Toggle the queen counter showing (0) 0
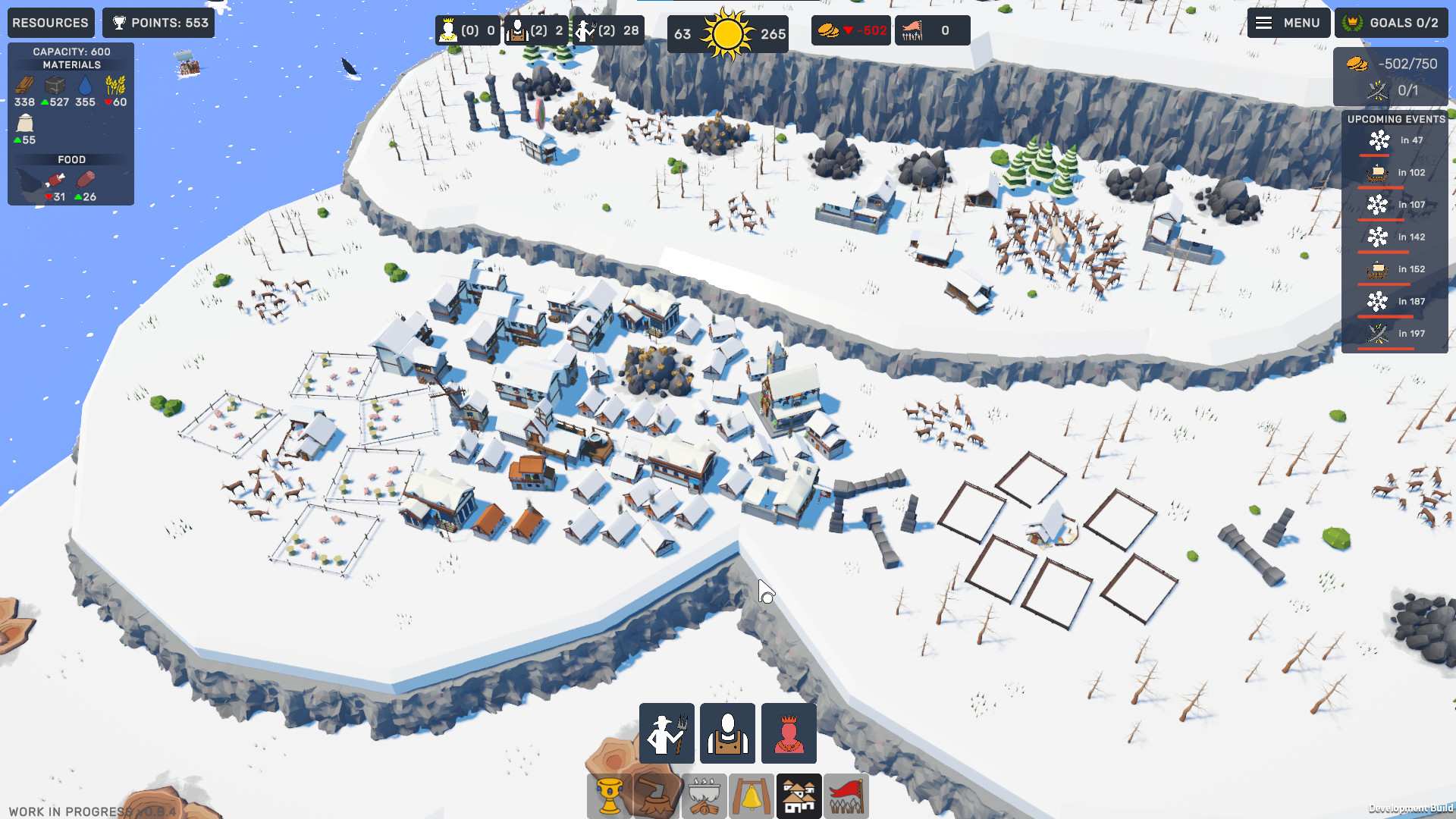Viewport: 1456px width, 819px height. coord(466,30)
